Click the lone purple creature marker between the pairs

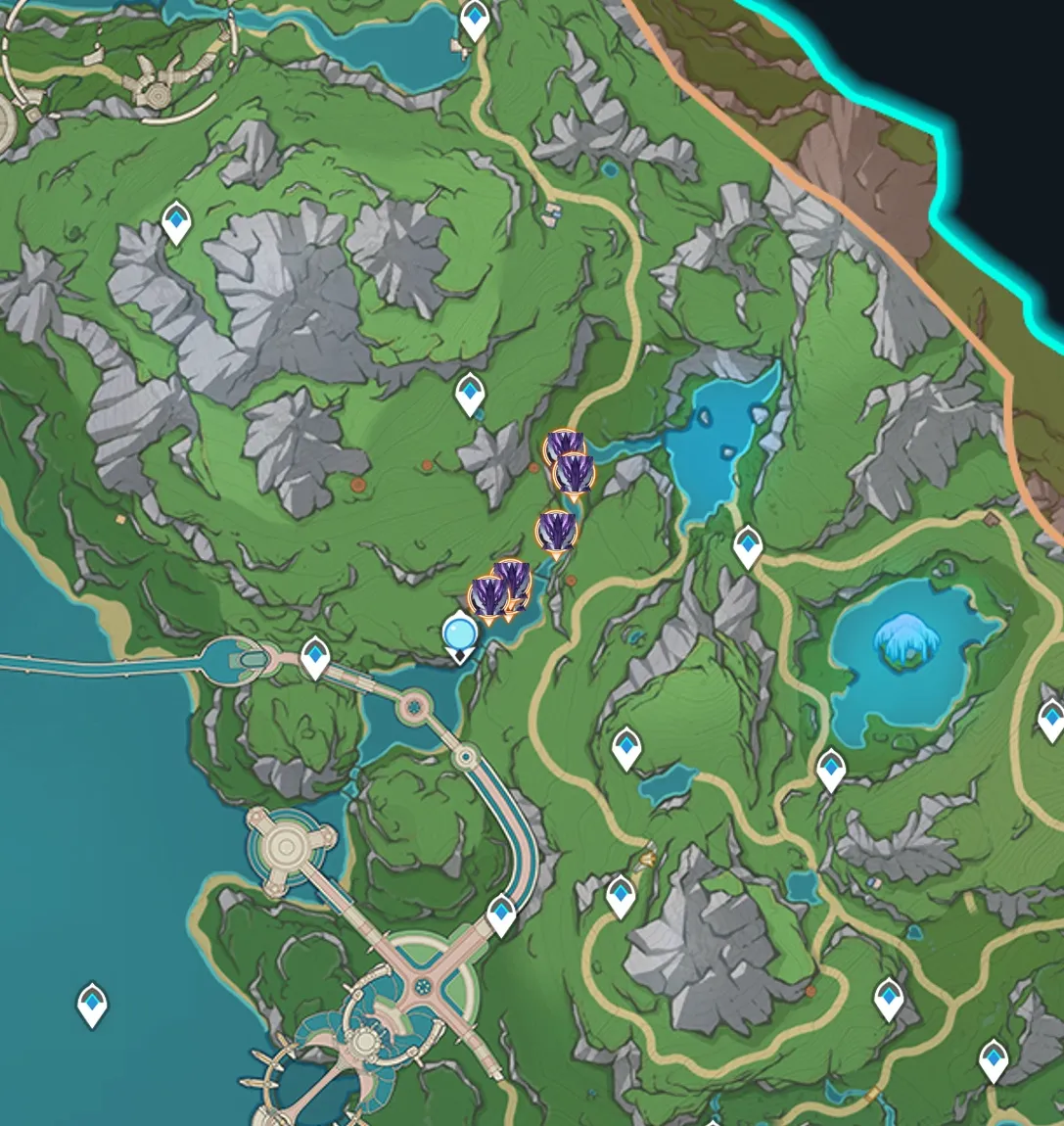point(556,531)
